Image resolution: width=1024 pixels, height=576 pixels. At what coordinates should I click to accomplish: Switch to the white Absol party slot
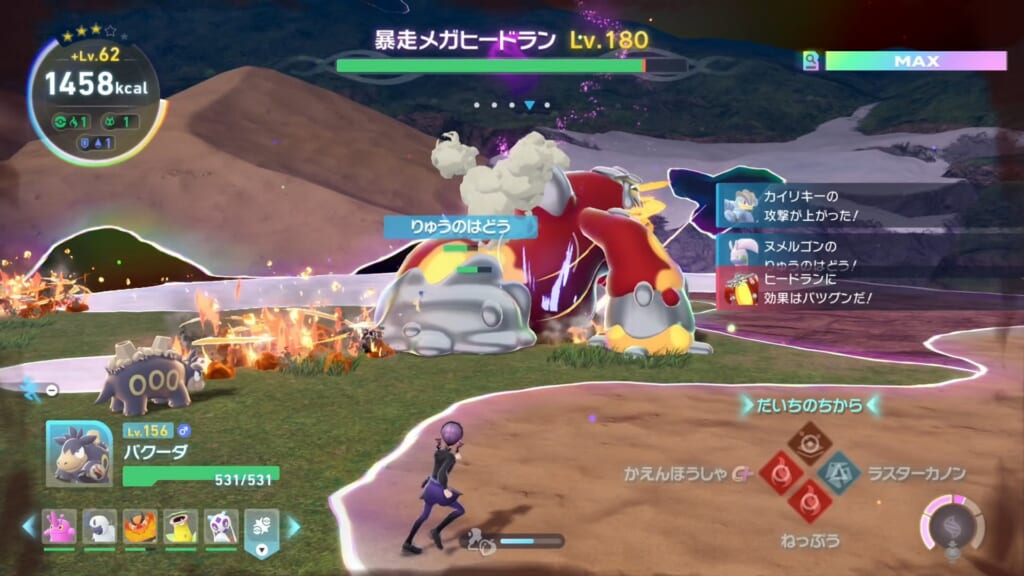click(x=99, y=526)
